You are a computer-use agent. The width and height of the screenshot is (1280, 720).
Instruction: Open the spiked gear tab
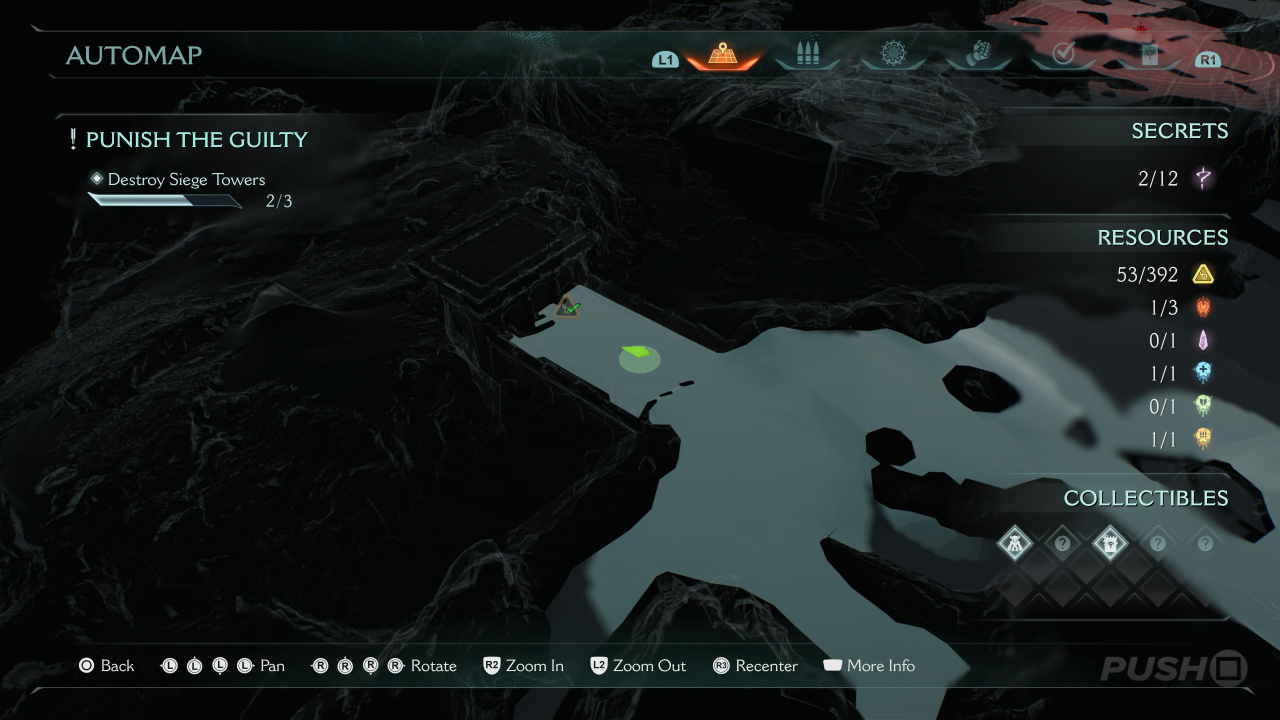pyautogui.click(x=892, y=54)
